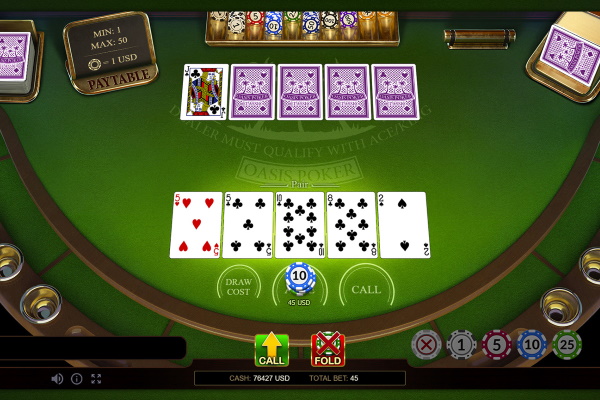The width and height of the screenshot is (600, 400).
Task: Toggle fullscreen mode
Action: tap(97, 379)
